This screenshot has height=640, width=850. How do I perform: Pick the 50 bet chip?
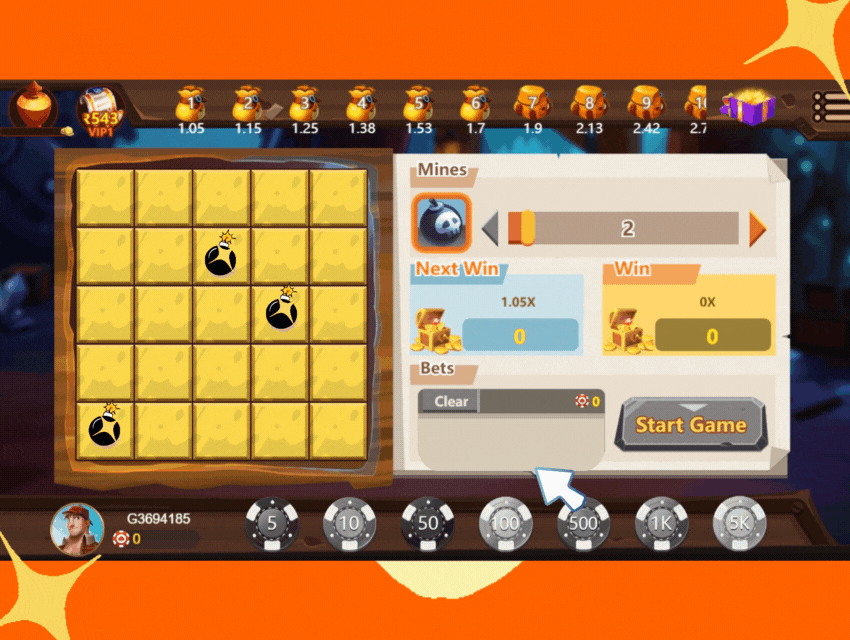click(427, 523)
